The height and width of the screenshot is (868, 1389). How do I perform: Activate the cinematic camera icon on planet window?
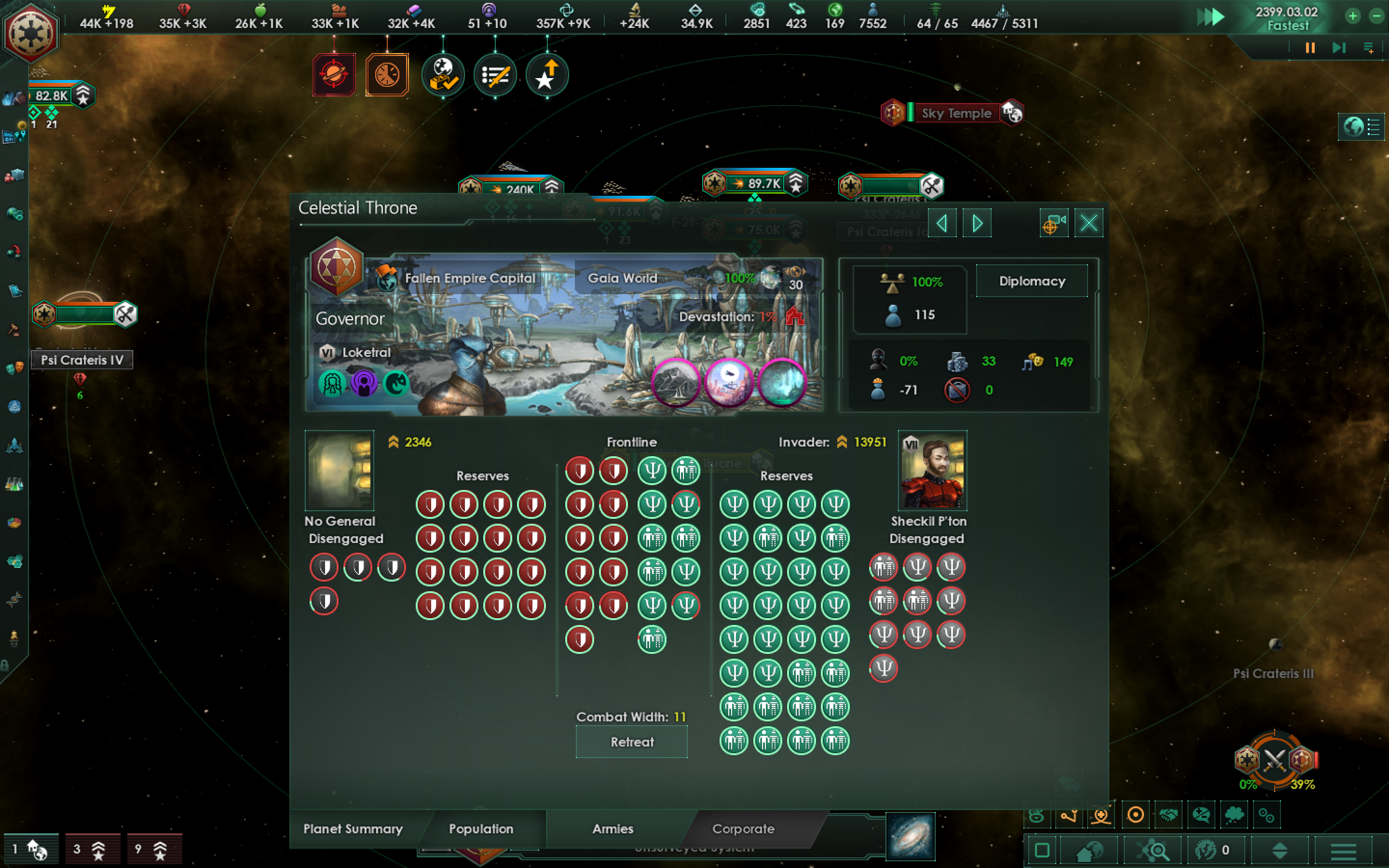pyautogui.click(x=1054, y=223)
